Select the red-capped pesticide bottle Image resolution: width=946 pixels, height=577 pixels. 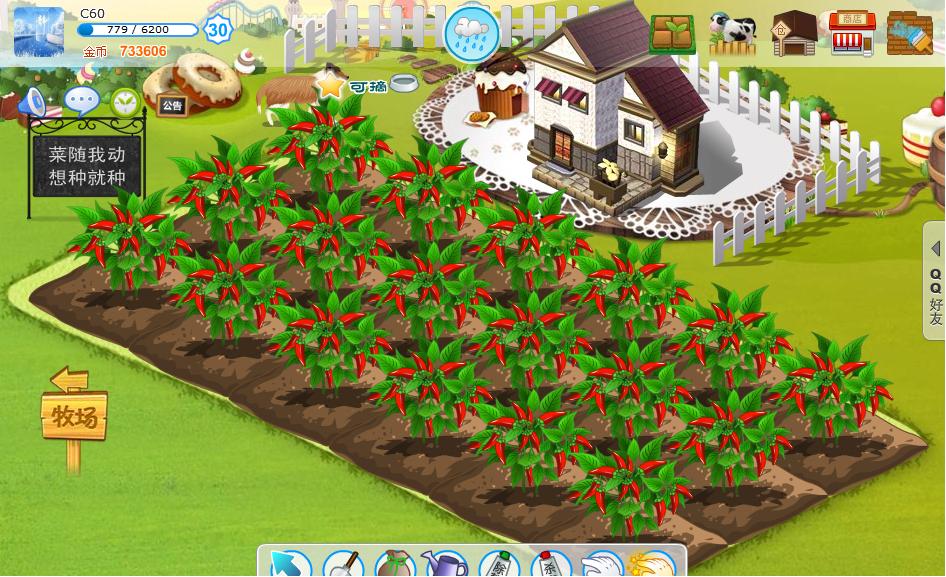tap(550, 564)
